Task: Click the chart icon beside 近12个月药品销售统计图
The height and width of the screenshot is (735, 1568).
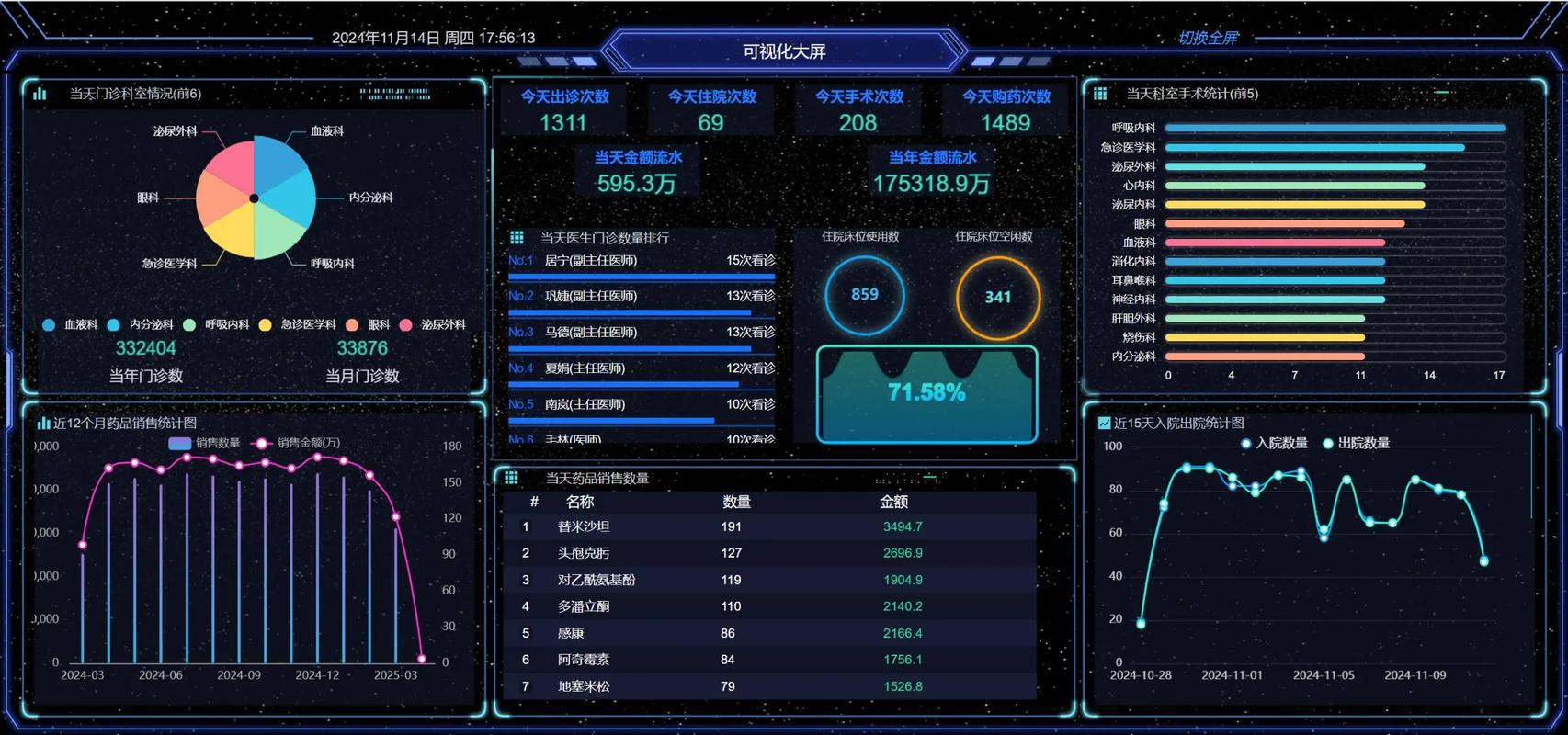Action: 43,423
